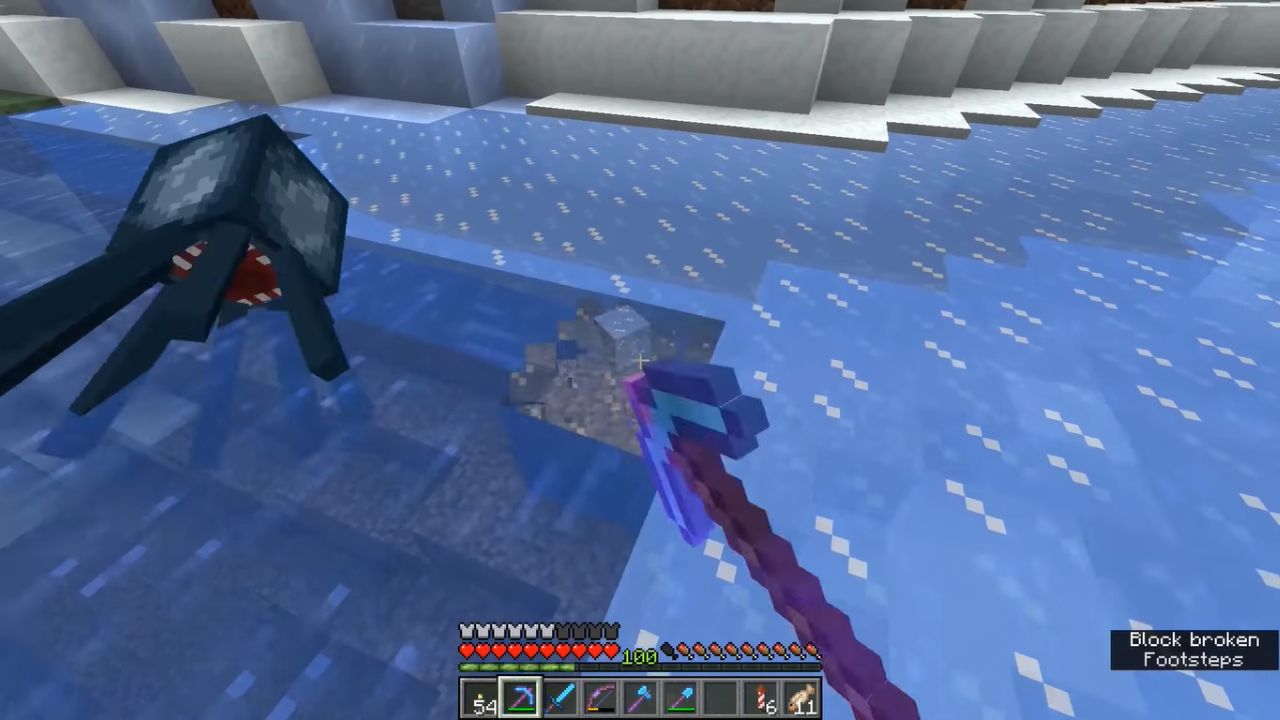Viewport: 1280px width, 720px height.
Task: Select the enchanted bow in the hotbar
Action: (x=601, y=697)
